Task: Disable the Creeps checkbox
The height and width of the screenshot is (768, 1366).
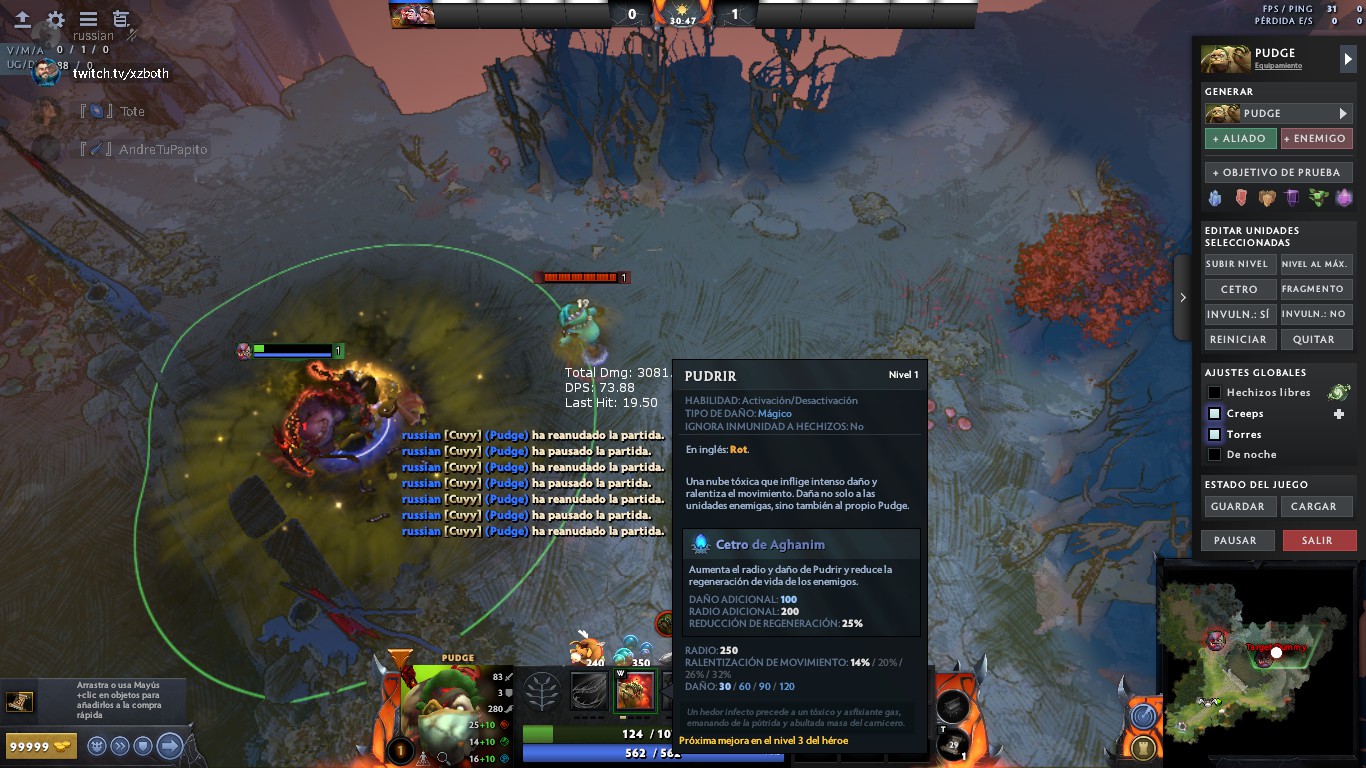Action: 1215,413
